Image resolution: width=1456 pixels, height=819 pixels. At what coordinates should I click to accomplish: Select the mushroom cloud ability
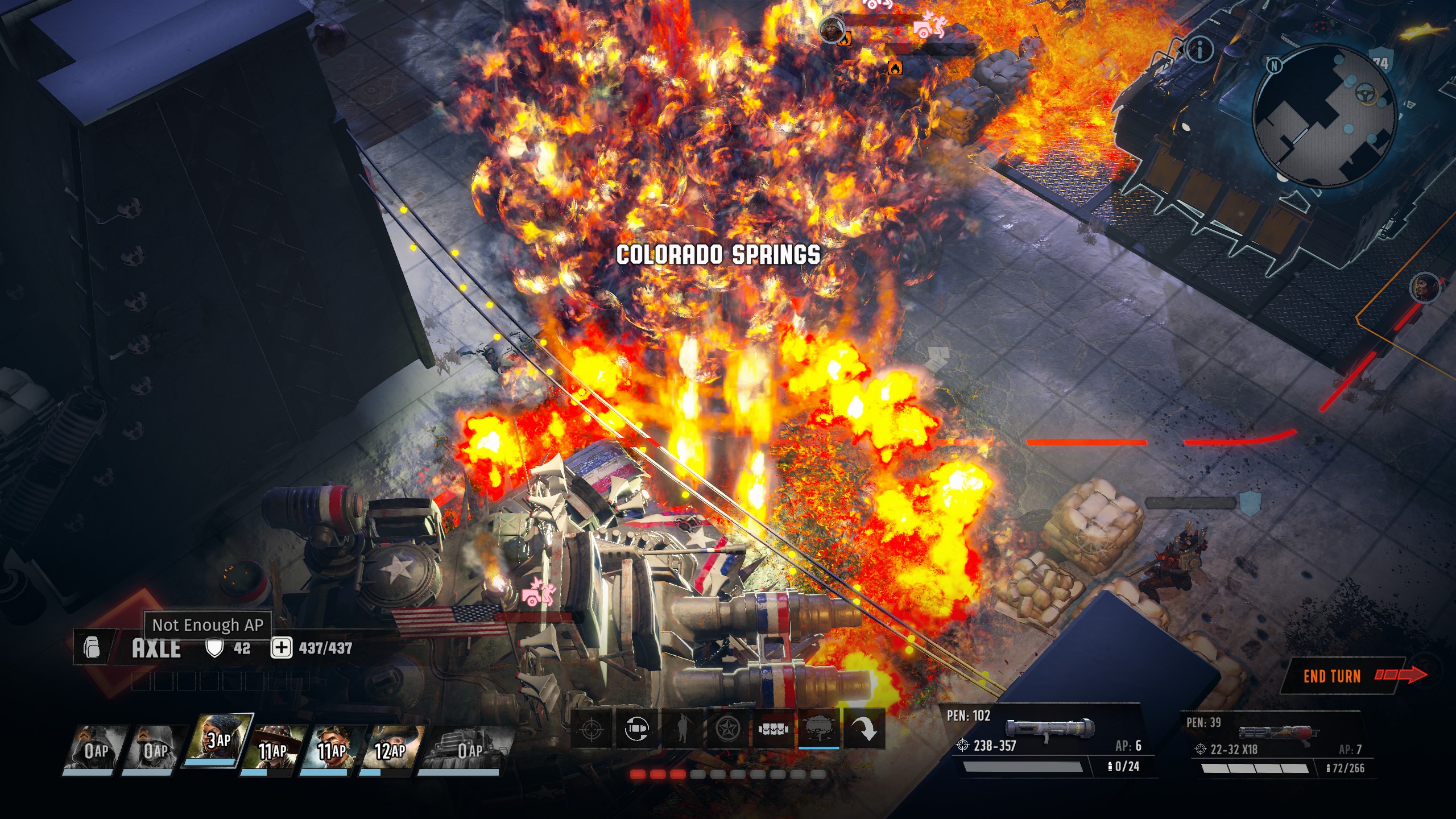(x=818, y=729)
